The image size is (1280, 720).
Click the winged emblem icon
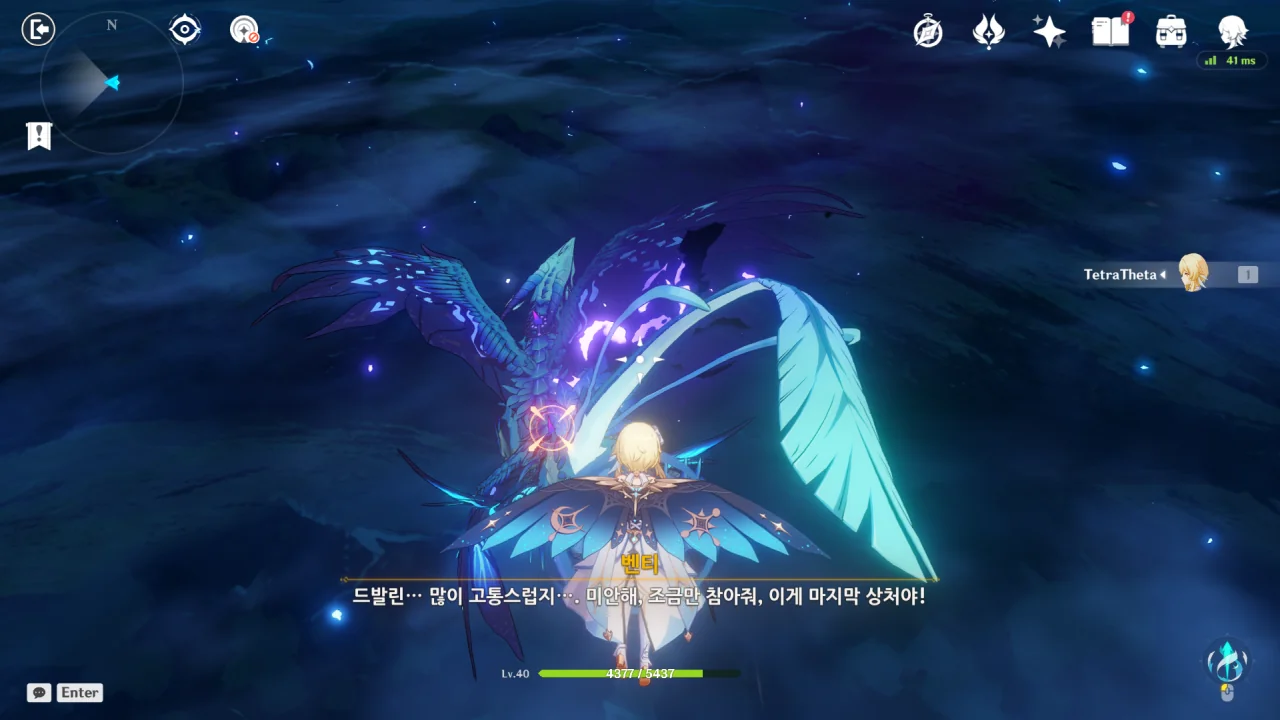[x=988, y=32]
